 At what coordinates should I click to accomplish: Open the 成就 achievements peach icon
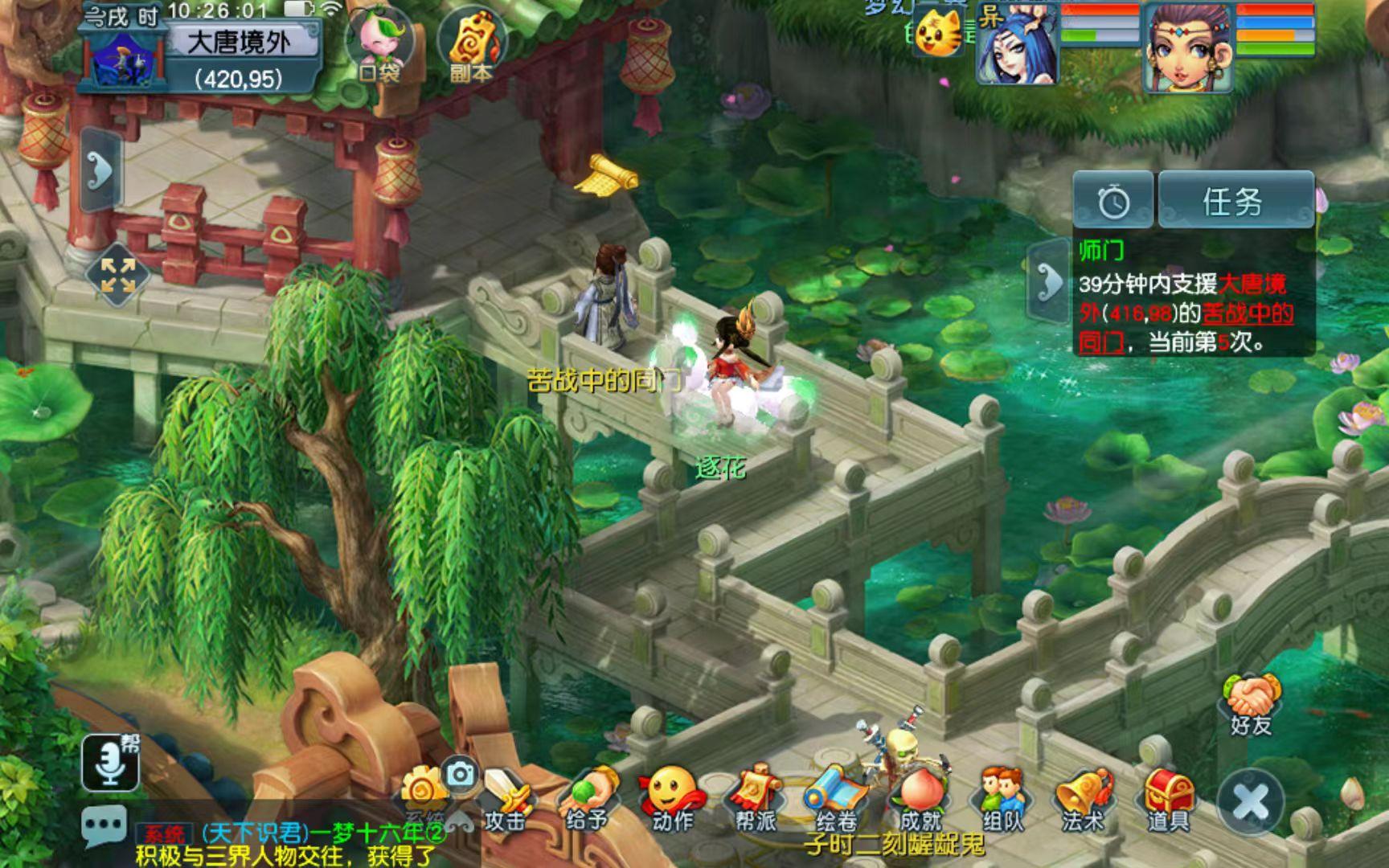tap(920, 799)
